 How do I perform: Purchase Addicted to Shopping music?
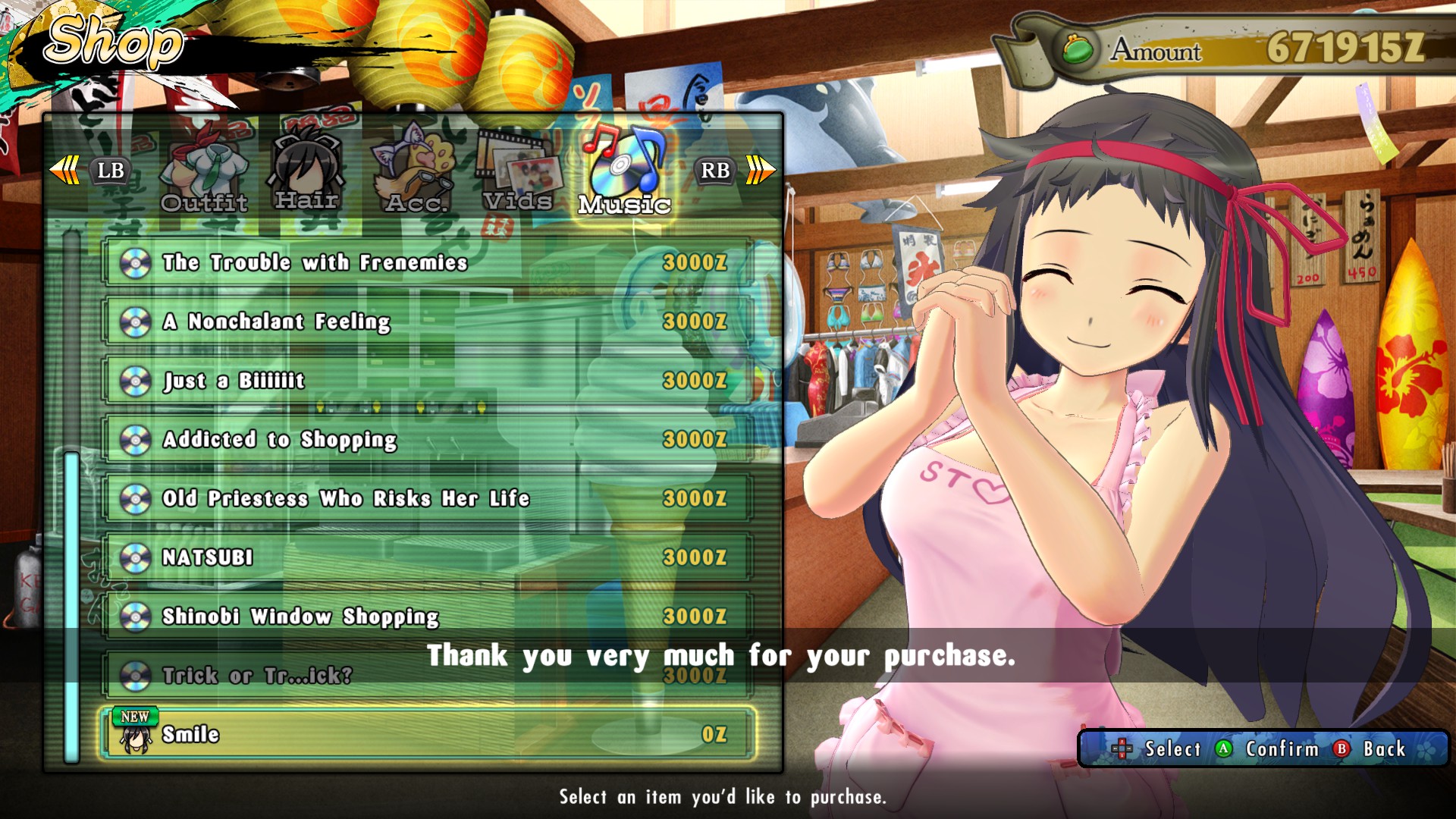(428, 440)
